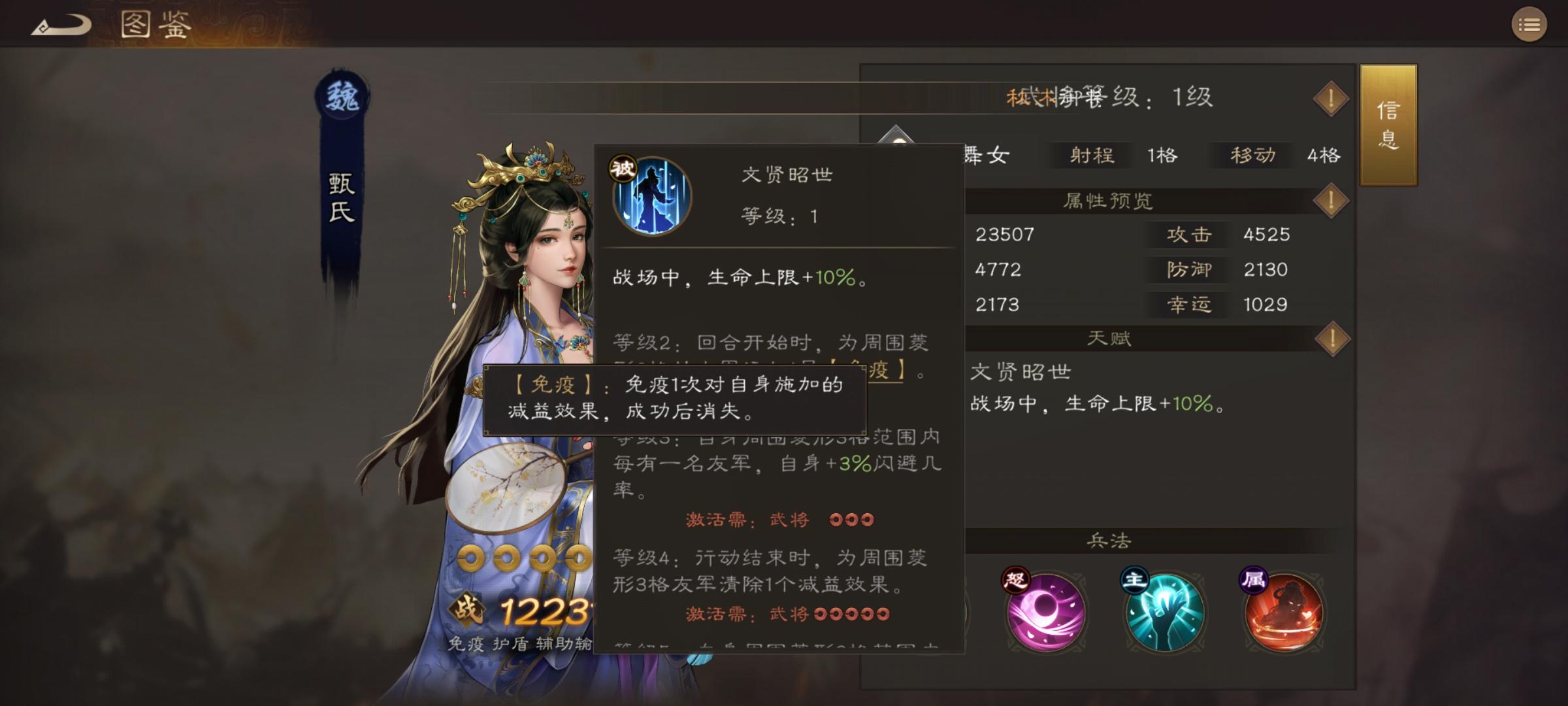Expand the exclamation marker beside 属性预览
Screen dimensions: 1568x706
pos(1331,201)
